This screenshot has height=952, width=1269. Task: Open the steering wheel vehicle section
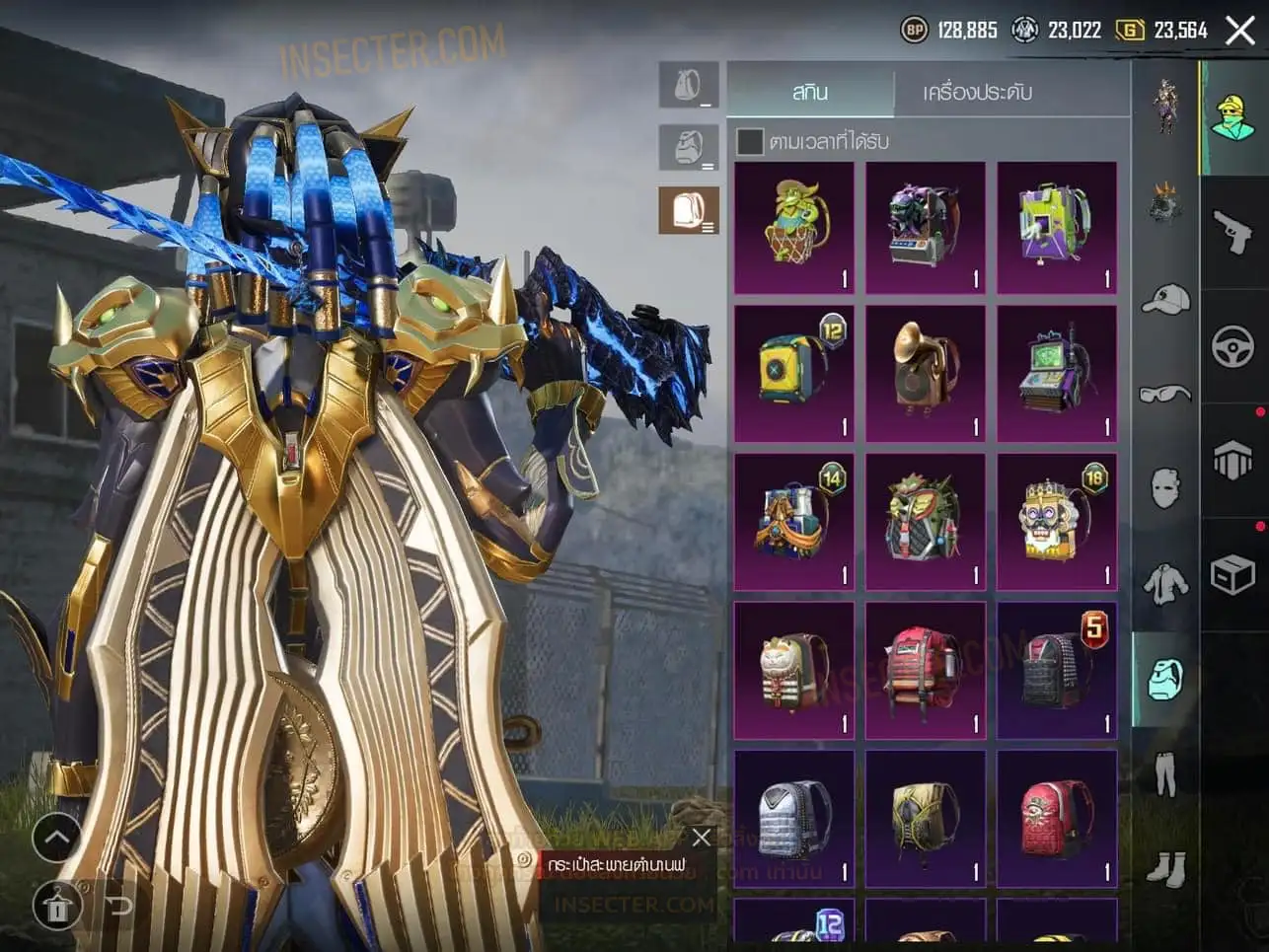[1232, 346]
